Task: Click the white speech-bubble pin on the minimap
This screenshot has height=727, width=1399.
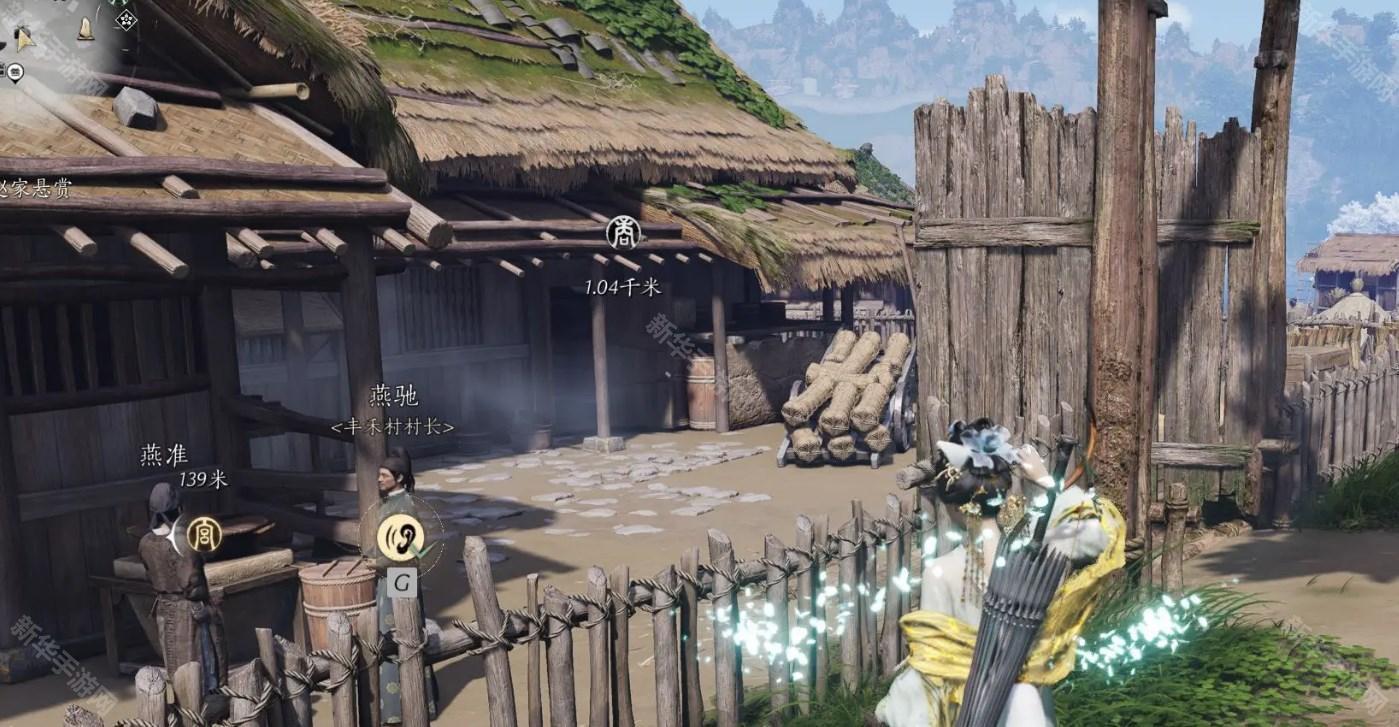Action: [x=15, y=72]
